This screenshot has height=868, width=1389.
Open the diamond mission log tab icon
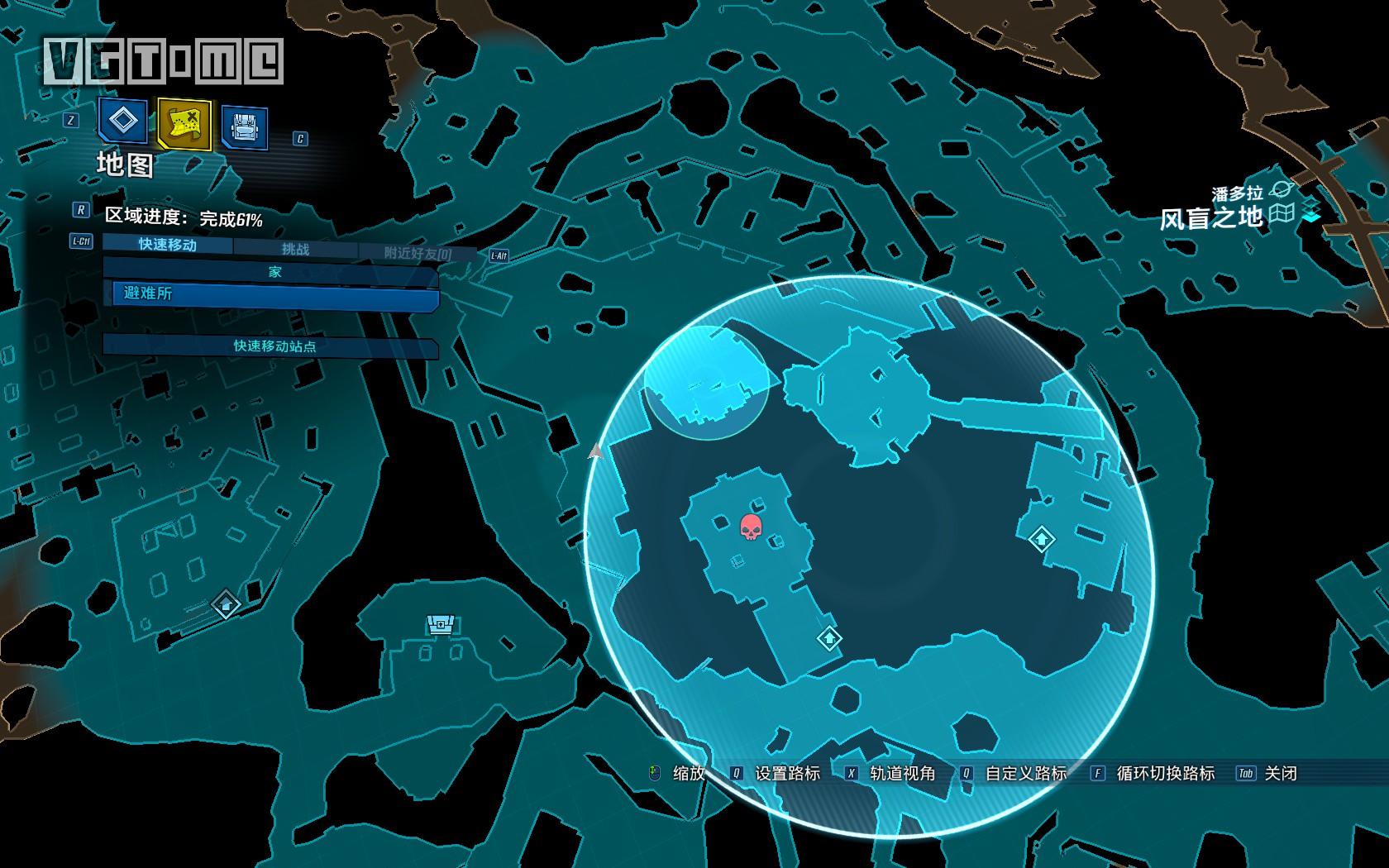[x=123, y=122]
